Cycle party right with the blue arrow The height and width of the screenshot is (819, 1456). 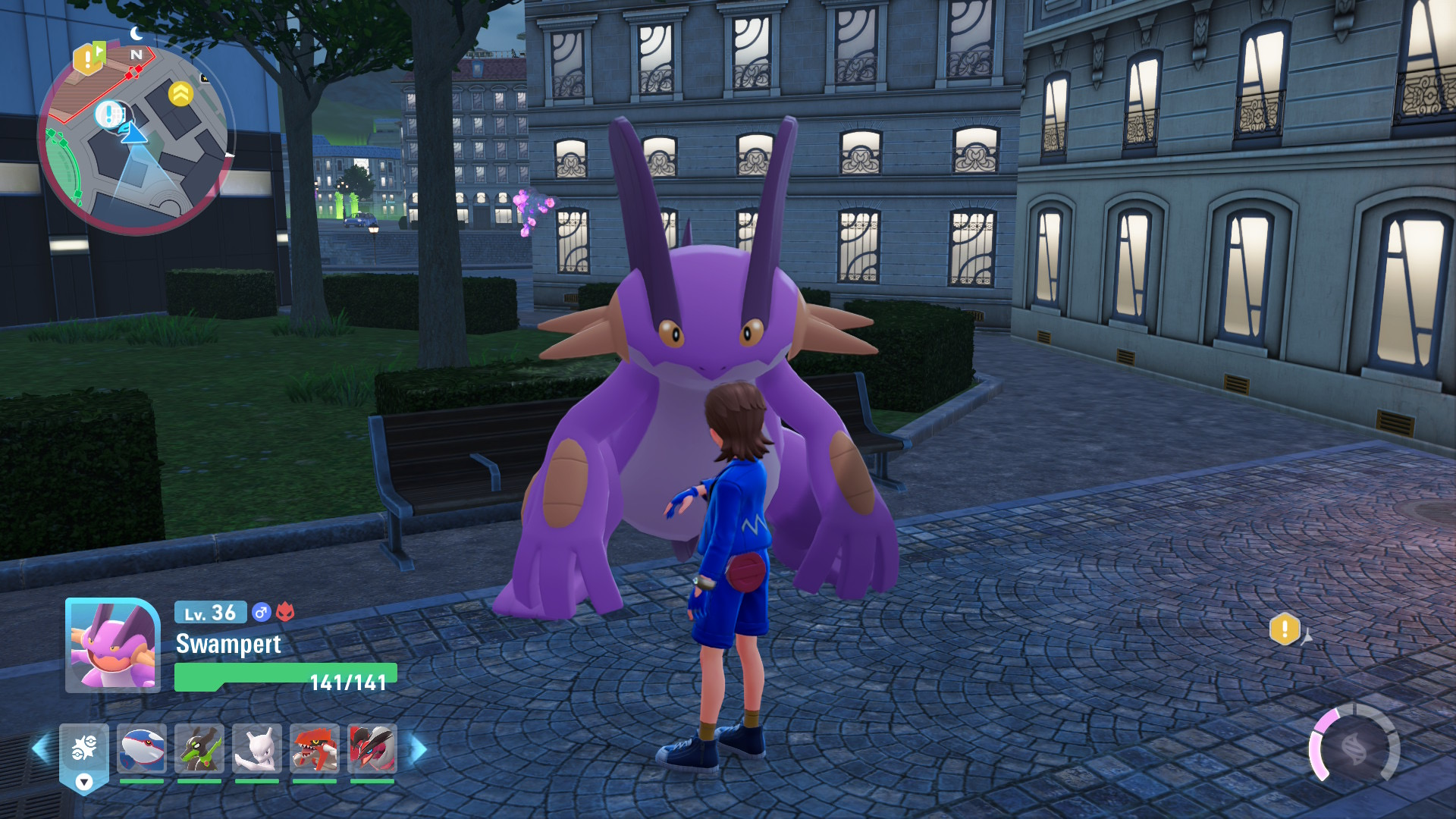coord(419,749)
